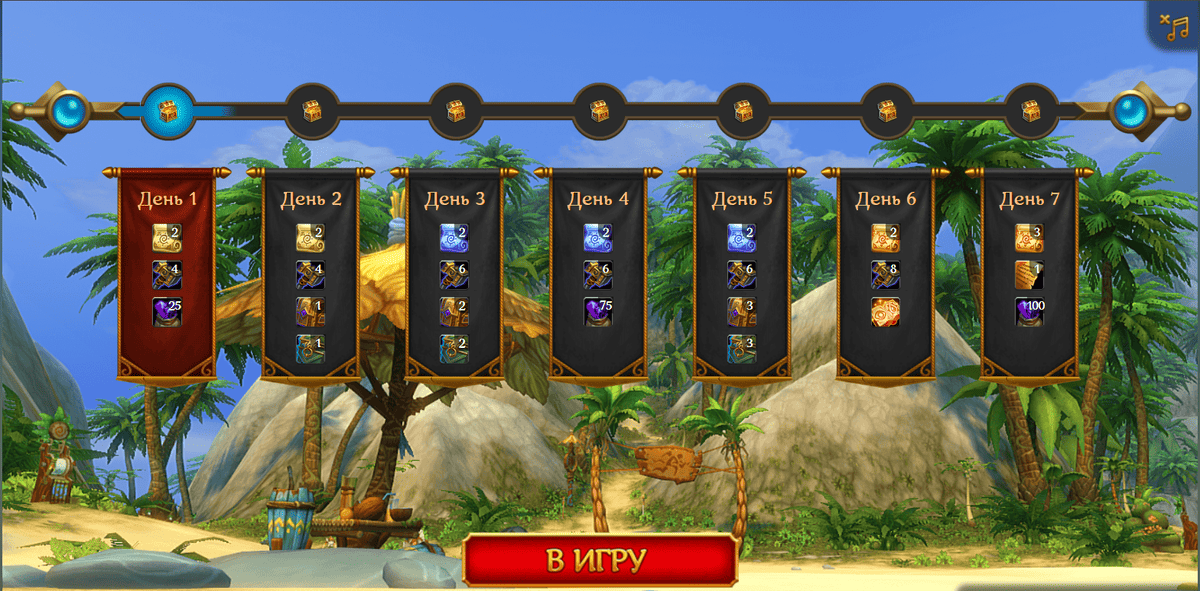Screen dimensions: 1200x591
Task: Click the red 'В ИГРУ' button
Action: pyautogui.click(x=599, y=560)
